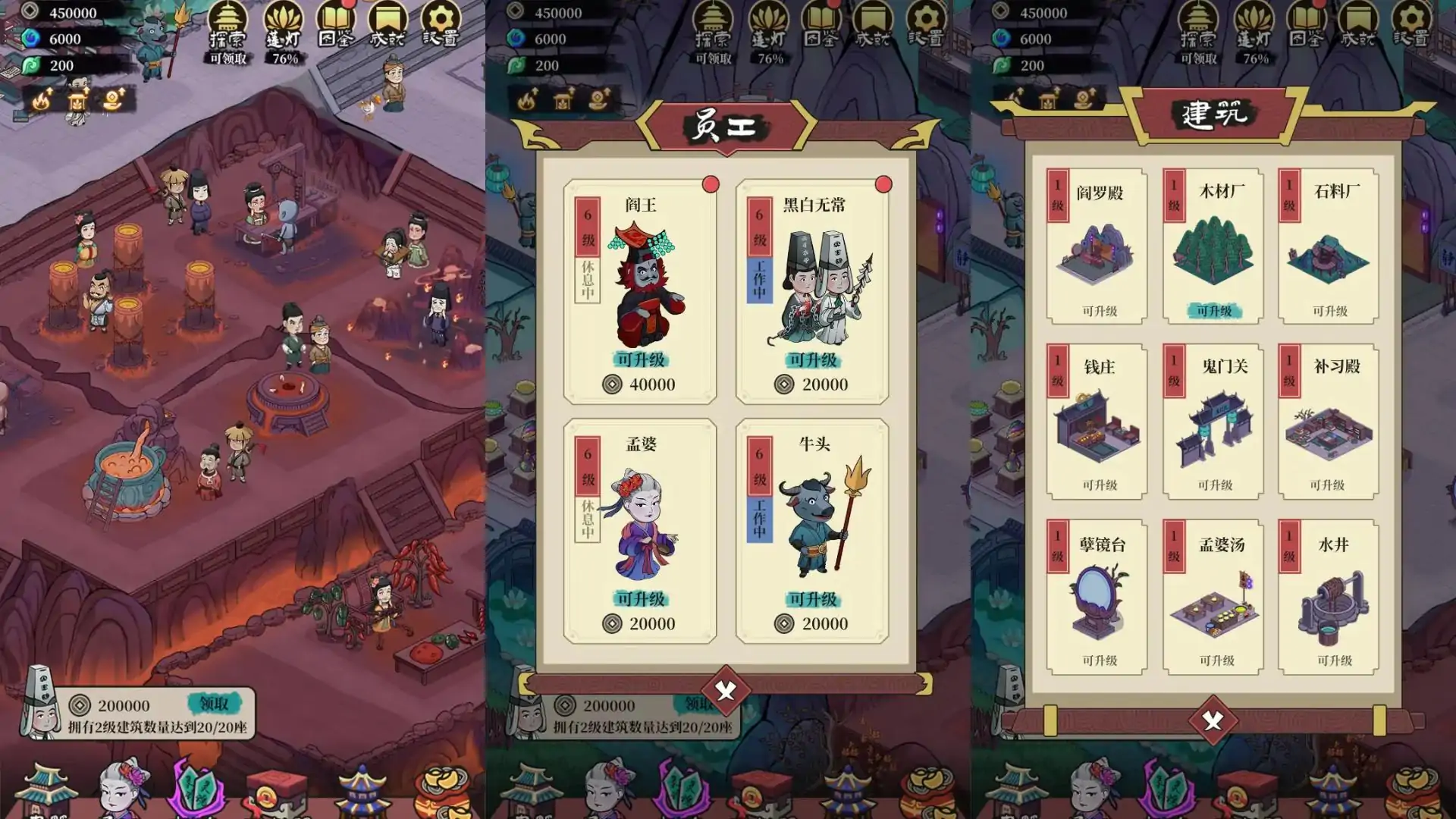Screen dimensions: 1456x819
Task: Select the 鬼门关 gate building
Action: tap(1213, 422)
